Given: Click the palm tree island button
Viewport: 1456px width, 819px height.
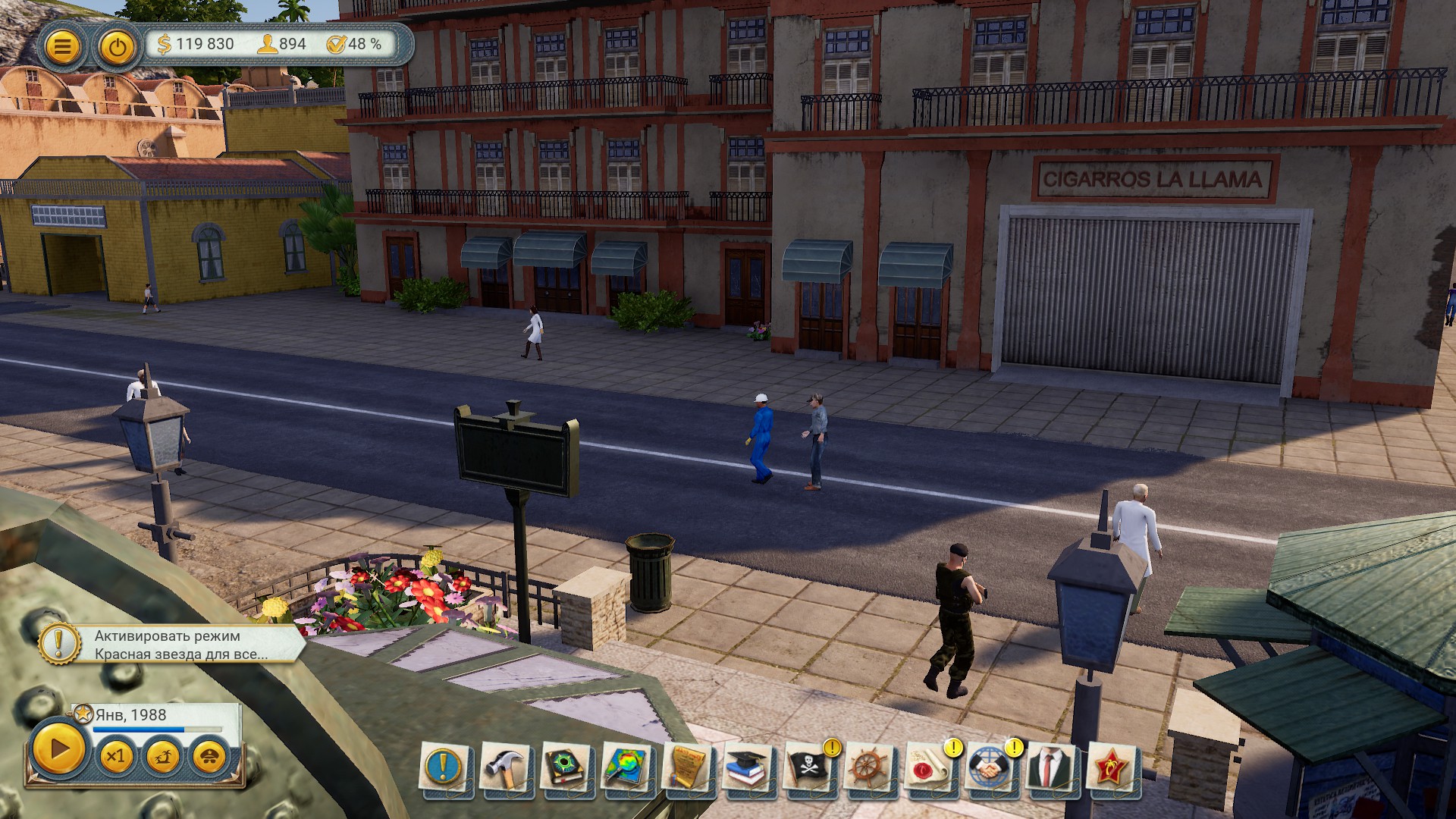Looking at the screenshot, I should pos(163,756).
